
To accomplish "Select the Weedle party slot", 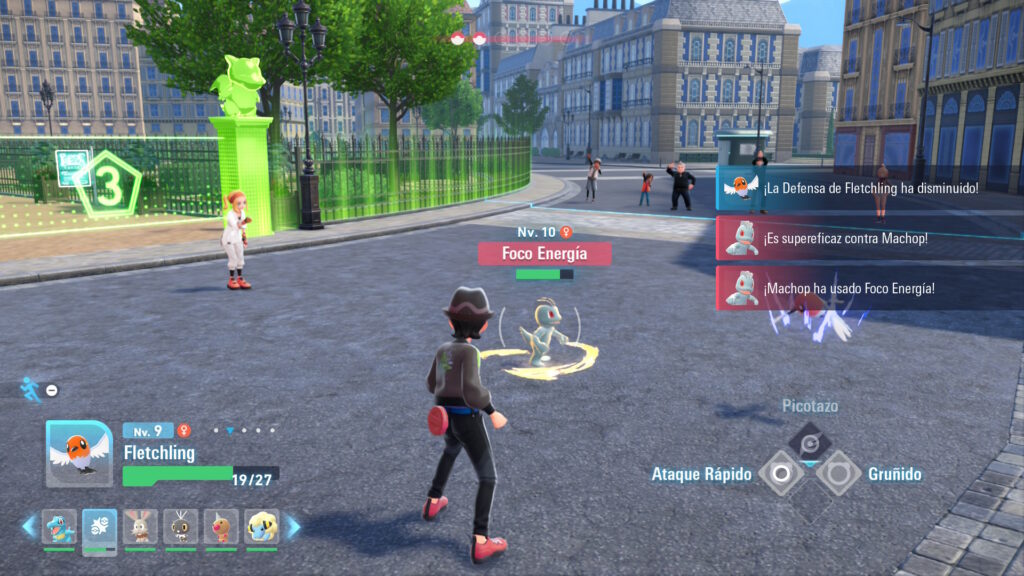I will [x=221, y=526].
